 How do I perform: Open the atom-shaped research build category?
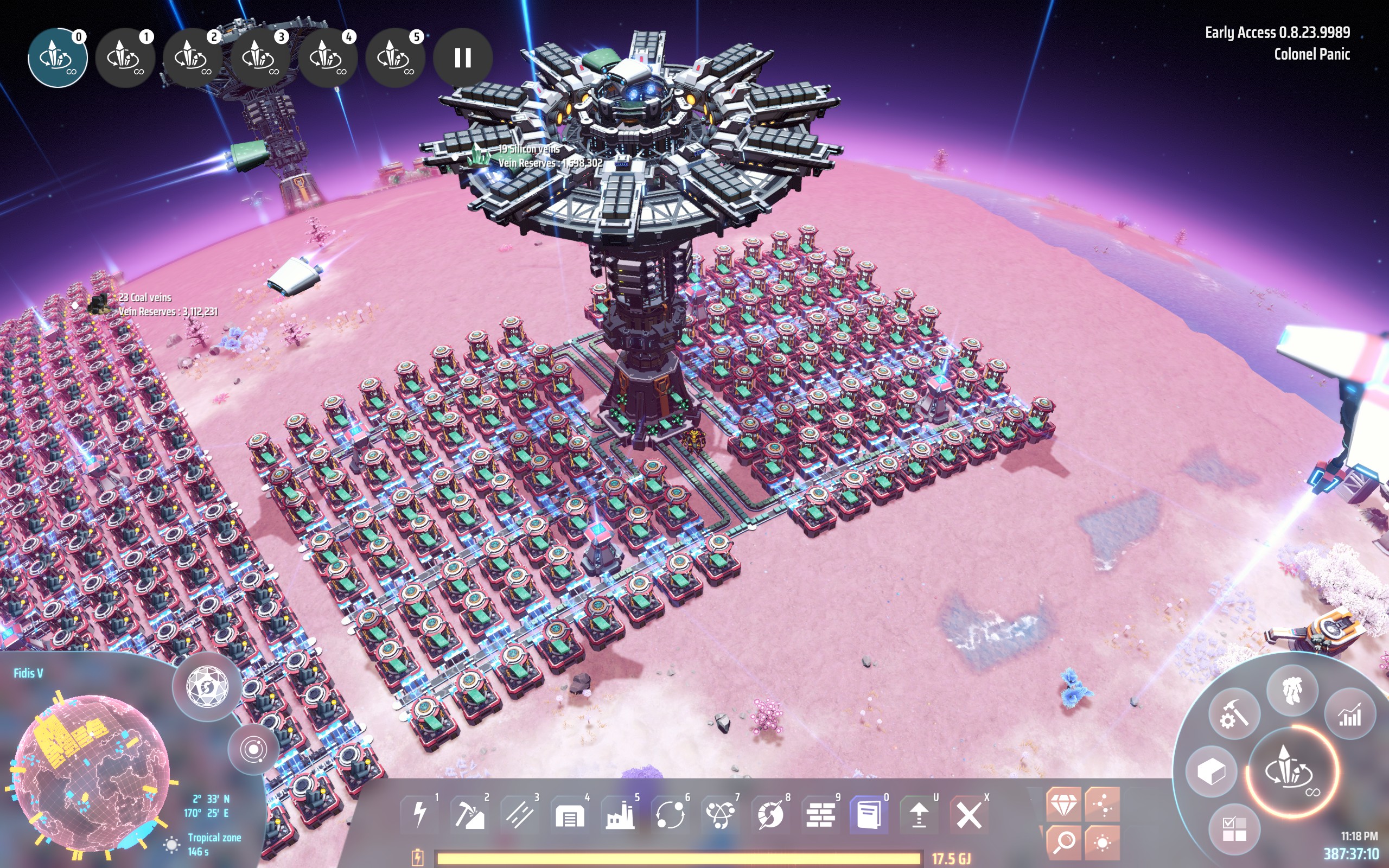[720, 815]
